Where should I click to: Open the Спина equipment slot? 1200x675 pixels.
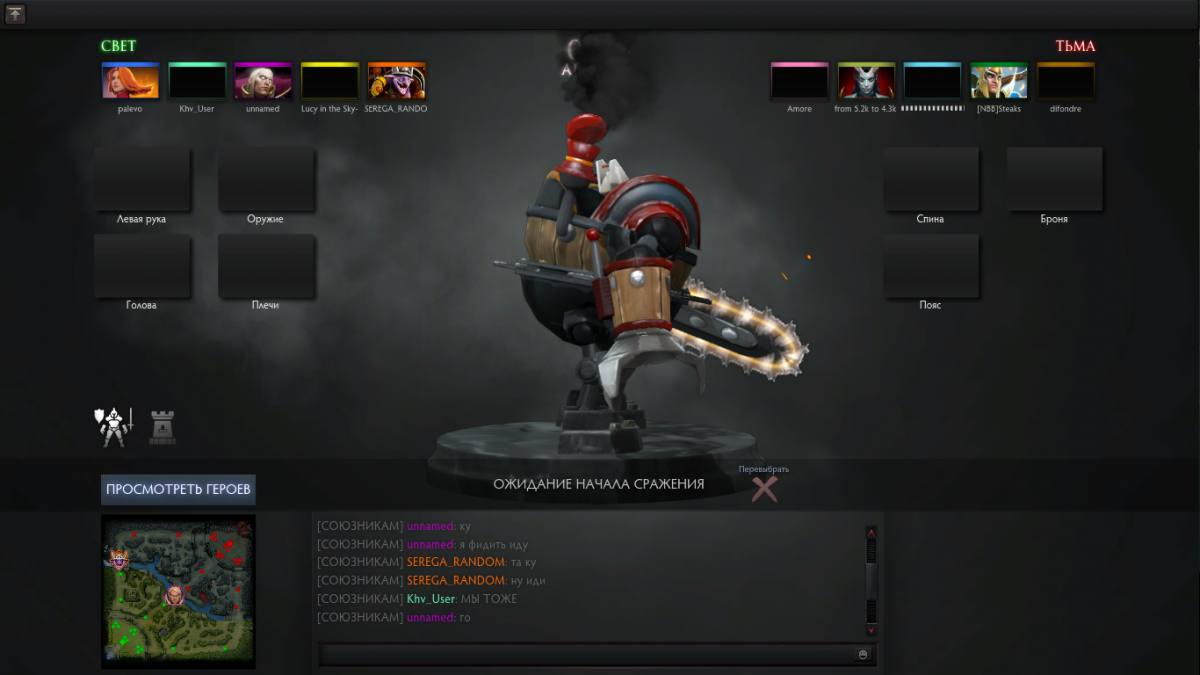tap(930, 180)
